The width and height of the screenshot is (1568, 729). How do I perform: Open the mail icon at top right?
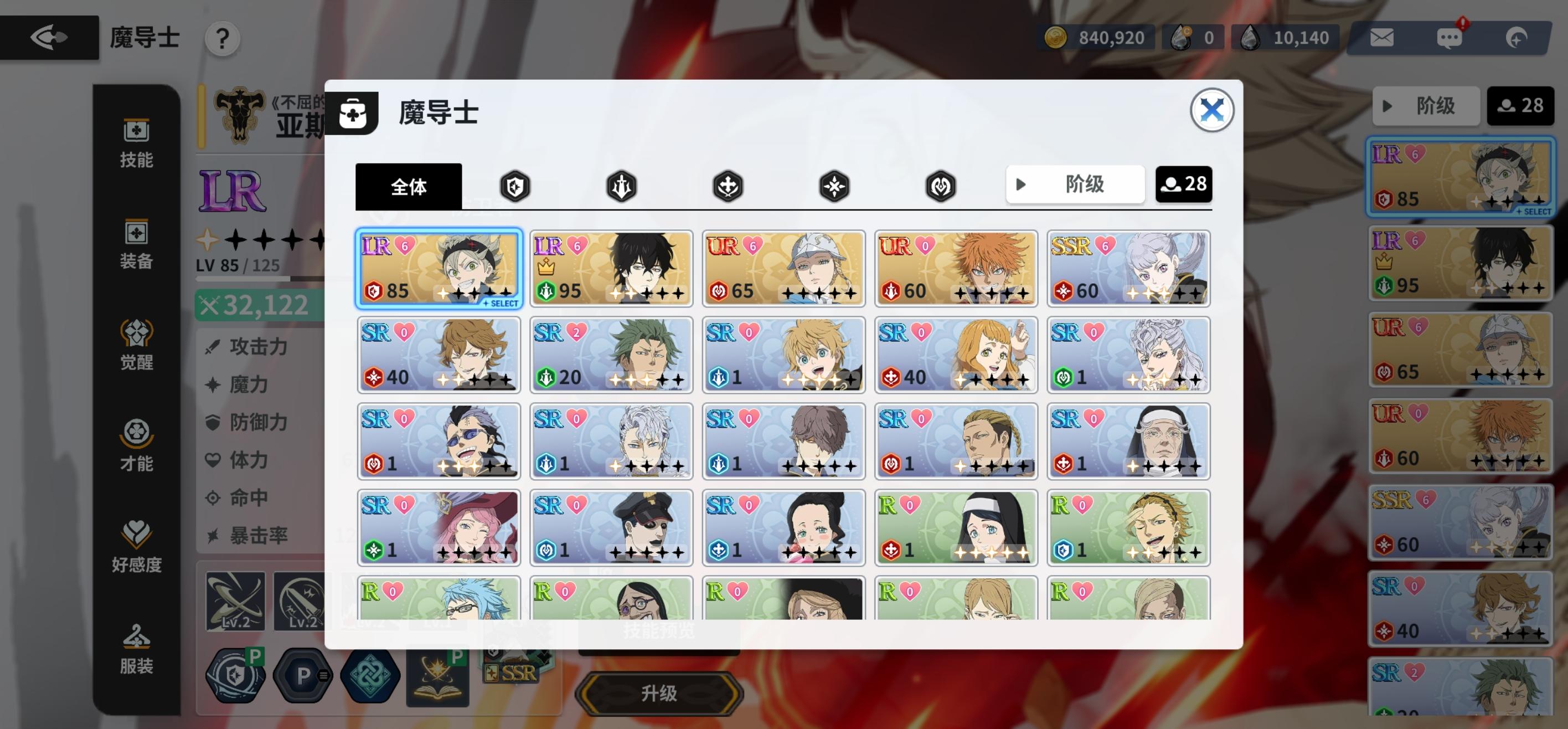(1382, 37)
